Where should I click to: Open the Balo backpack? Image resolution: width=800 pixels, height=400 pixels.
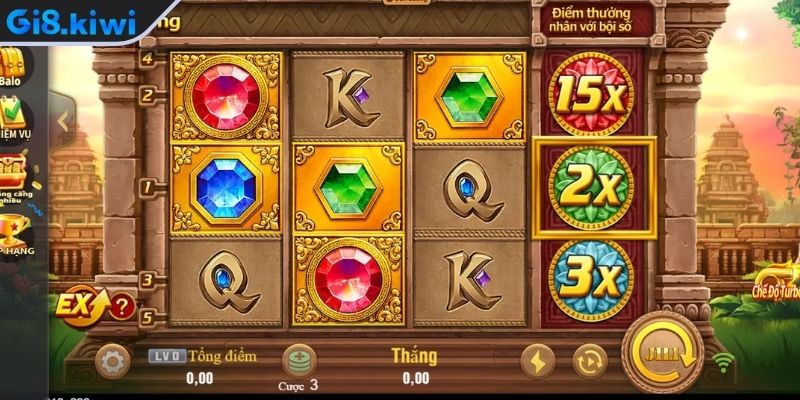[x=14, y=66]
